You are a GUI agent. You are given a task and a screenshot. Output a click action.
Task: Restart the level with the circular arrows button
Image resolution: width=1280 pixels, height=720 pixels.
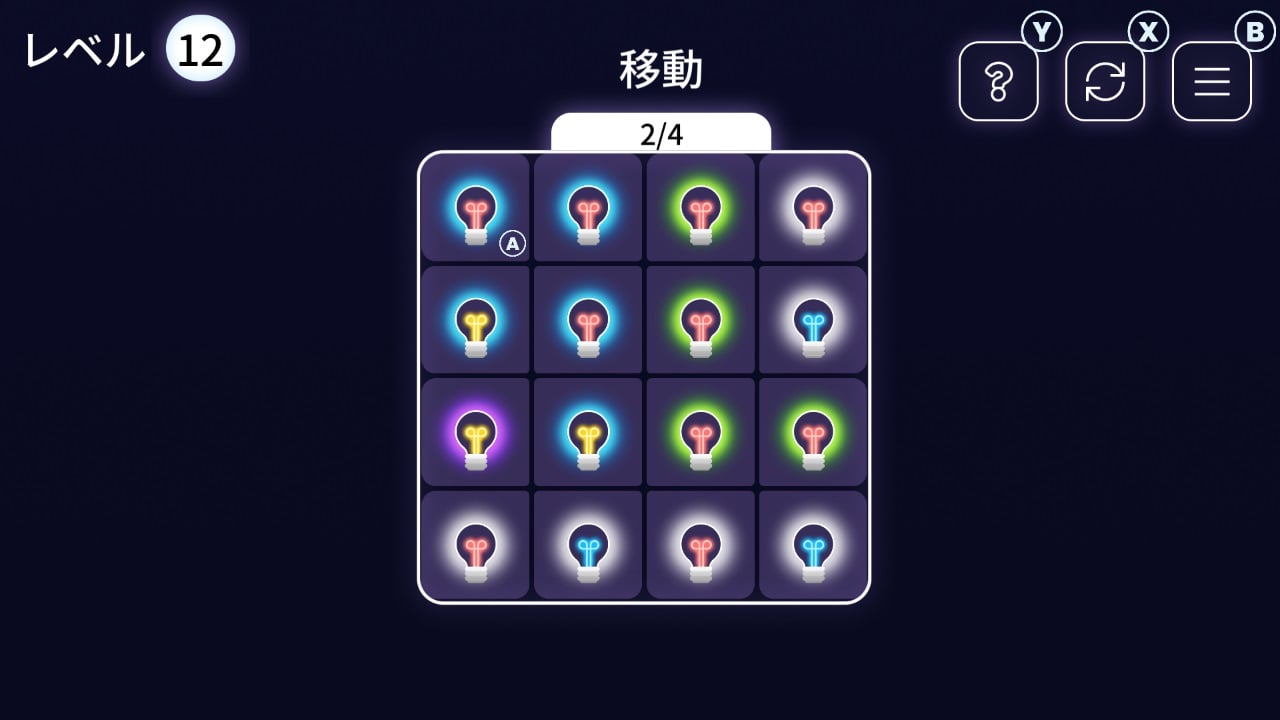tap(1105, 81)
